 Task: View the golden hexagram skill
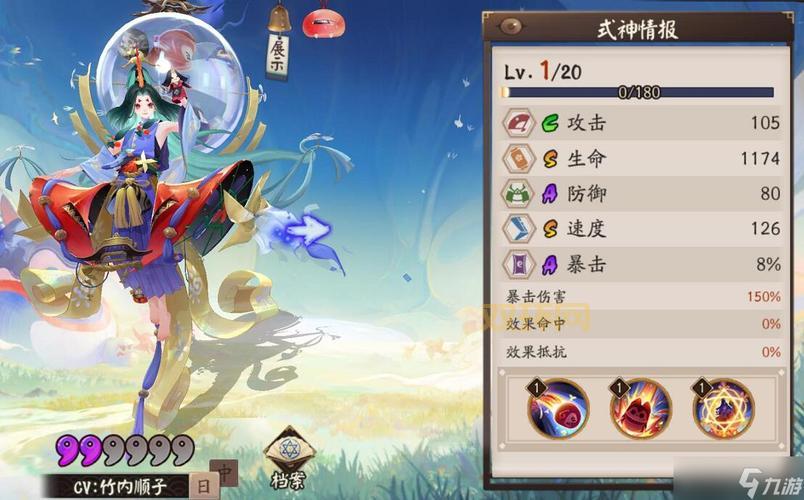tap(723, 408)
